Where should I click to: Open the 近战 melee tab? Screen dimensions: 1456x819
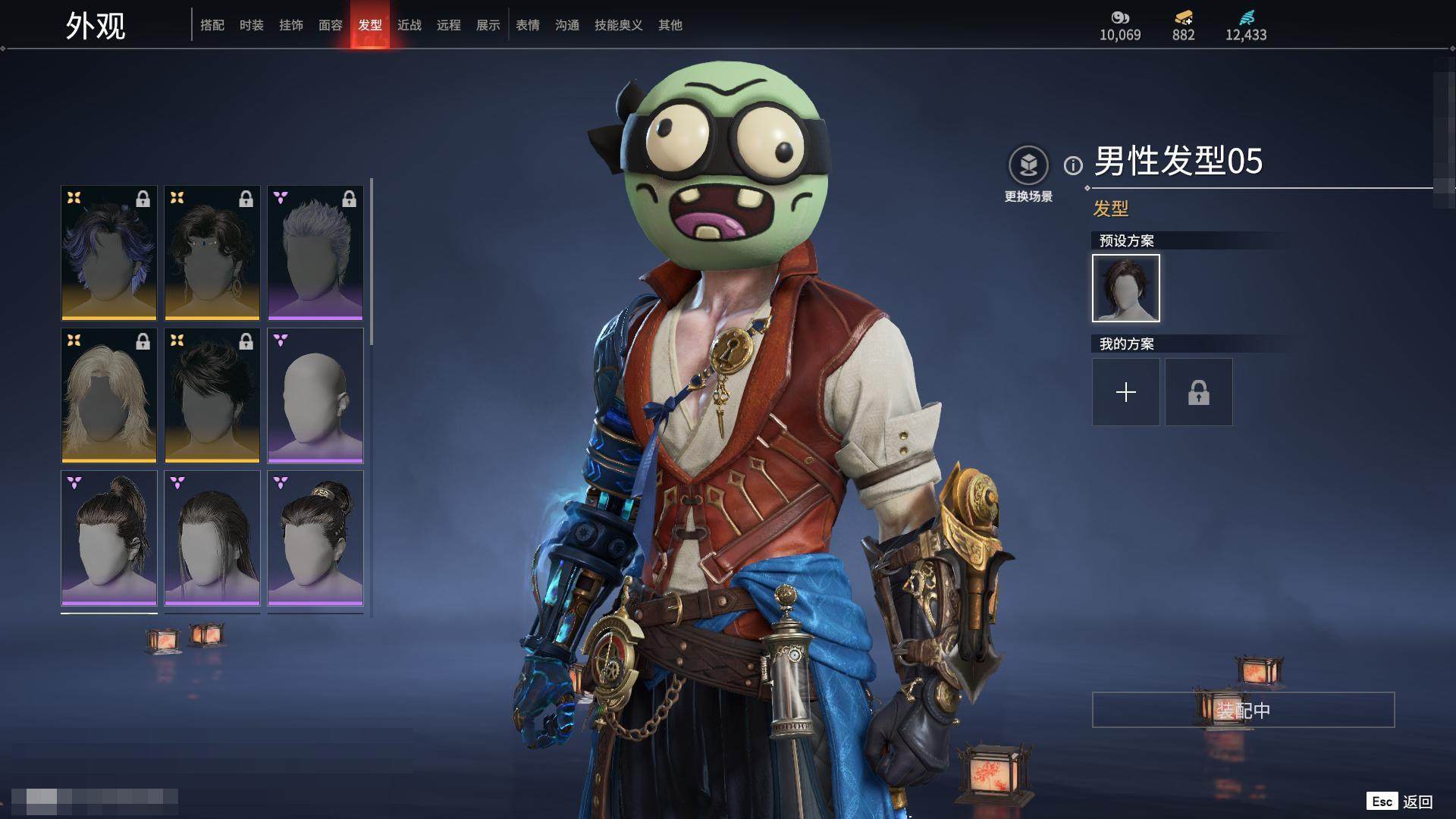(x=409, y=25)
